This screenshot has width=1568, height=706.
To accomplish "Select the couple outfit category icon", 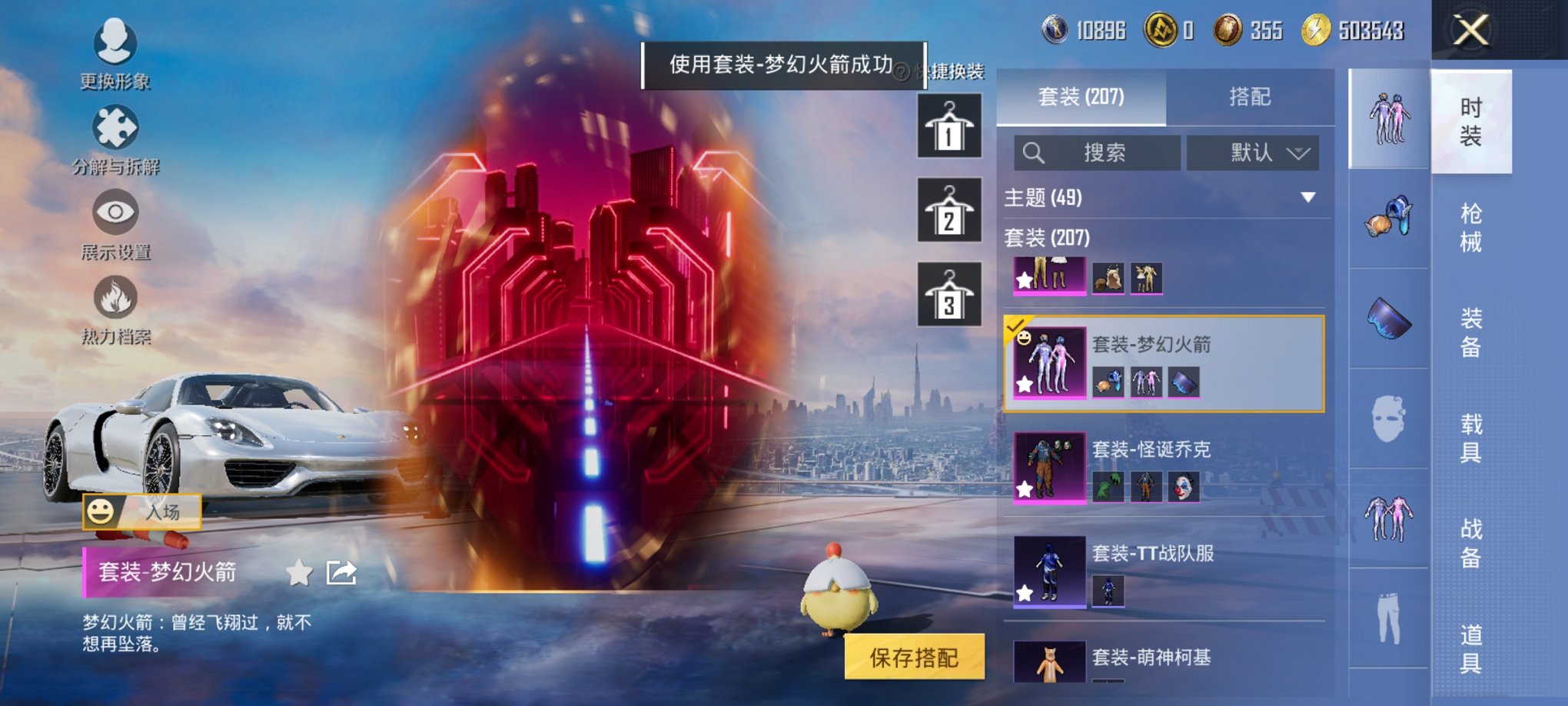I will pyautogui.click(x=1387, y=119).
